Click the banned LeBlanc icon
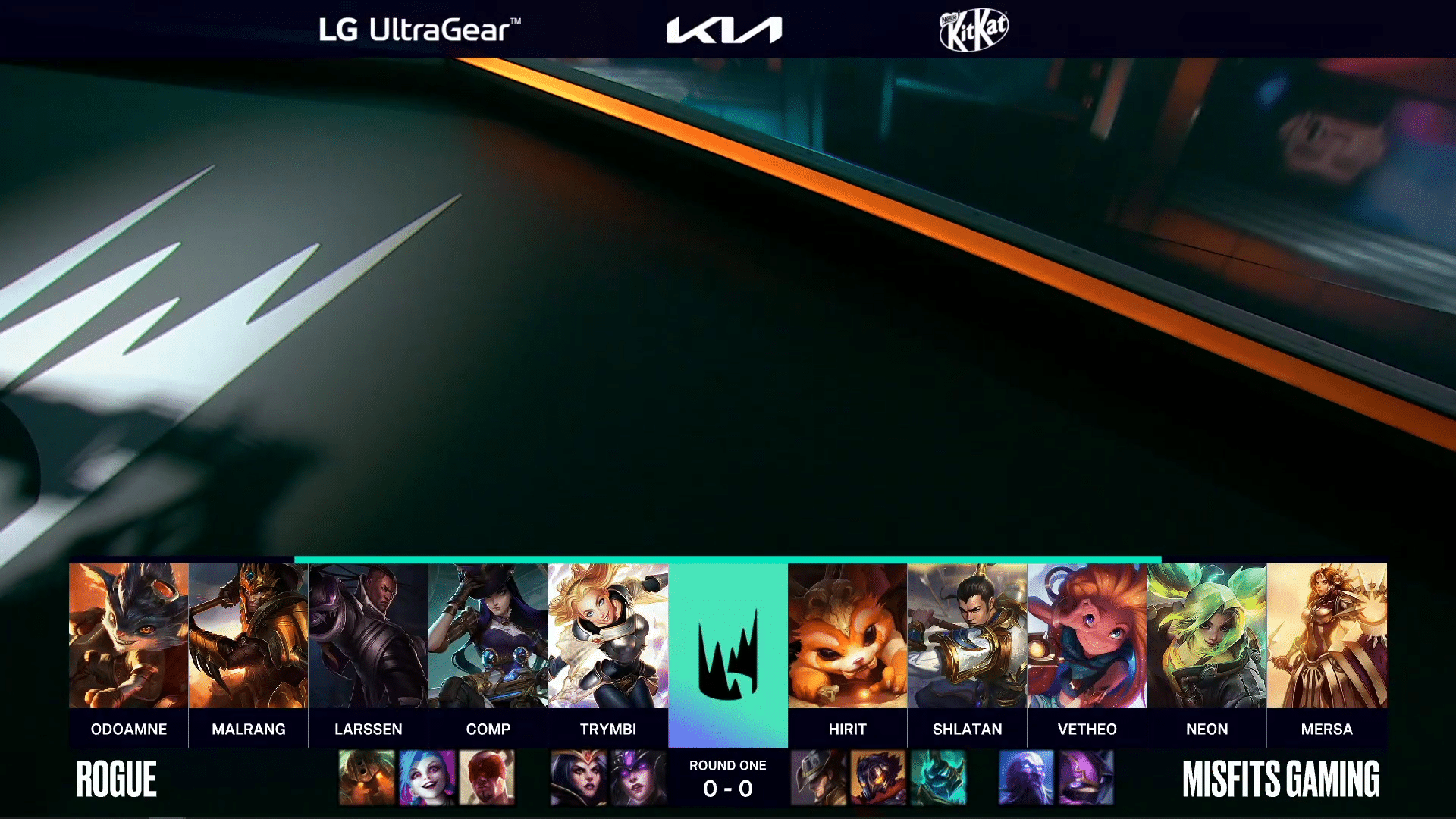This screenshot has width=1456, height=819. click(x=579, y=777)
